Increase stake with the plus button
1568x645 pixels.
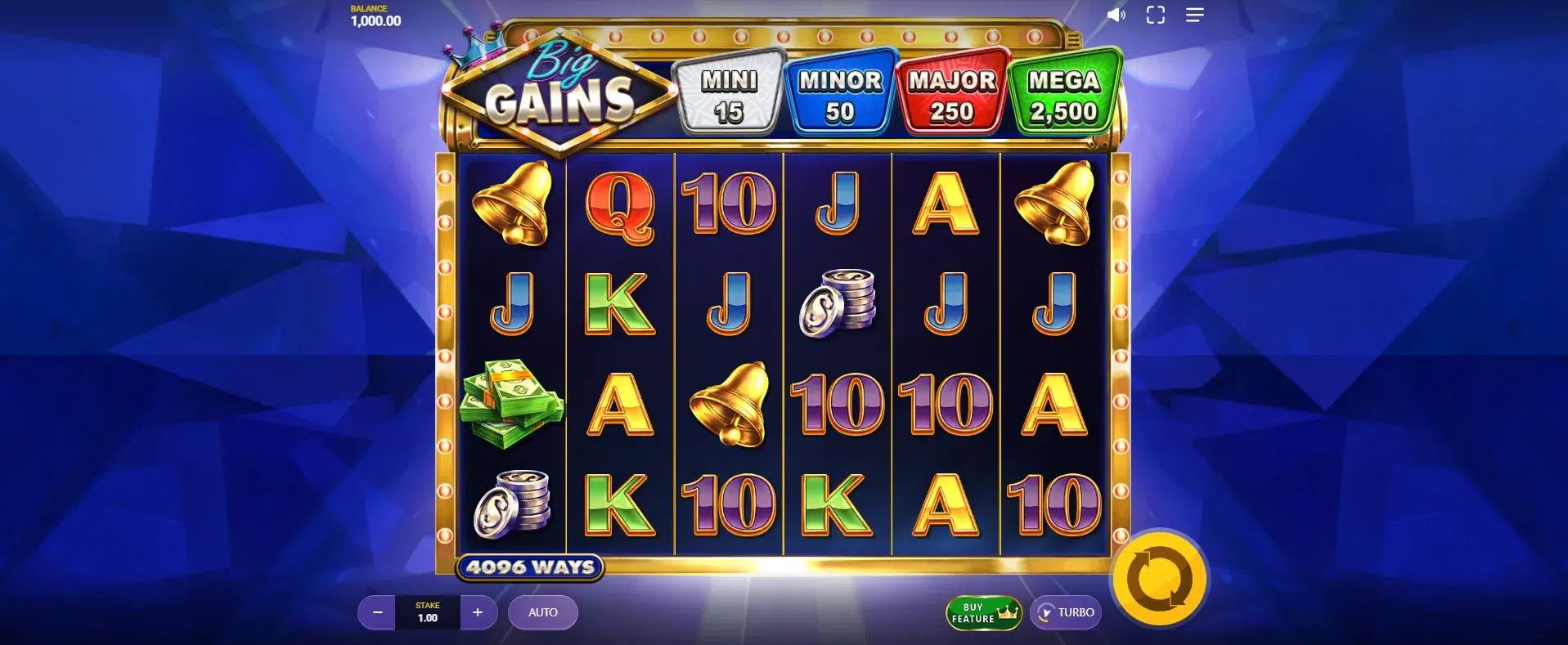tap(478, 612)
